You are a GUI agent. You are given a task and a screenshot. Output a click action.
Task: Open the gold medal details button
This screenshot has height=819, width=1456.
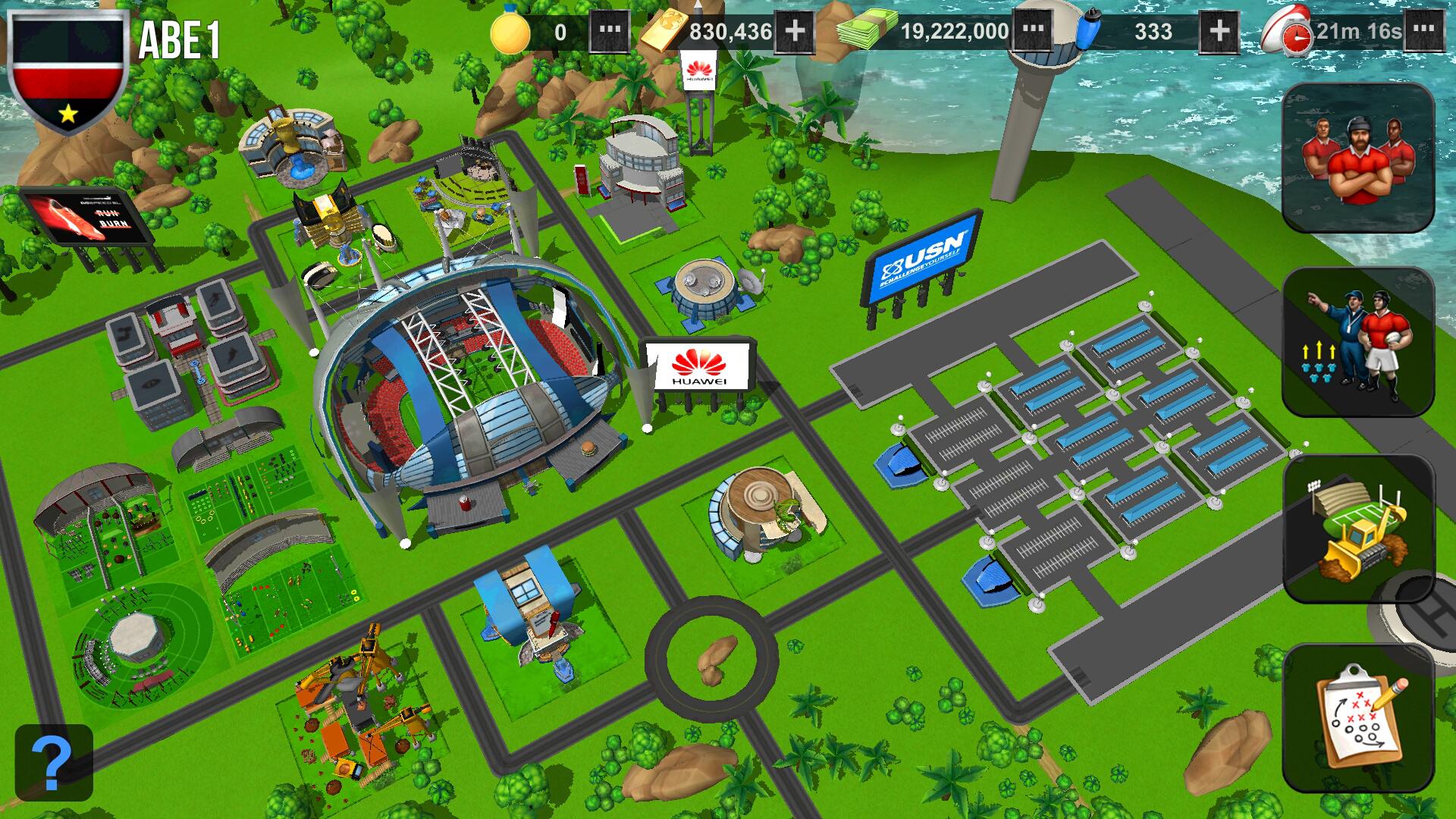(610, 32)
